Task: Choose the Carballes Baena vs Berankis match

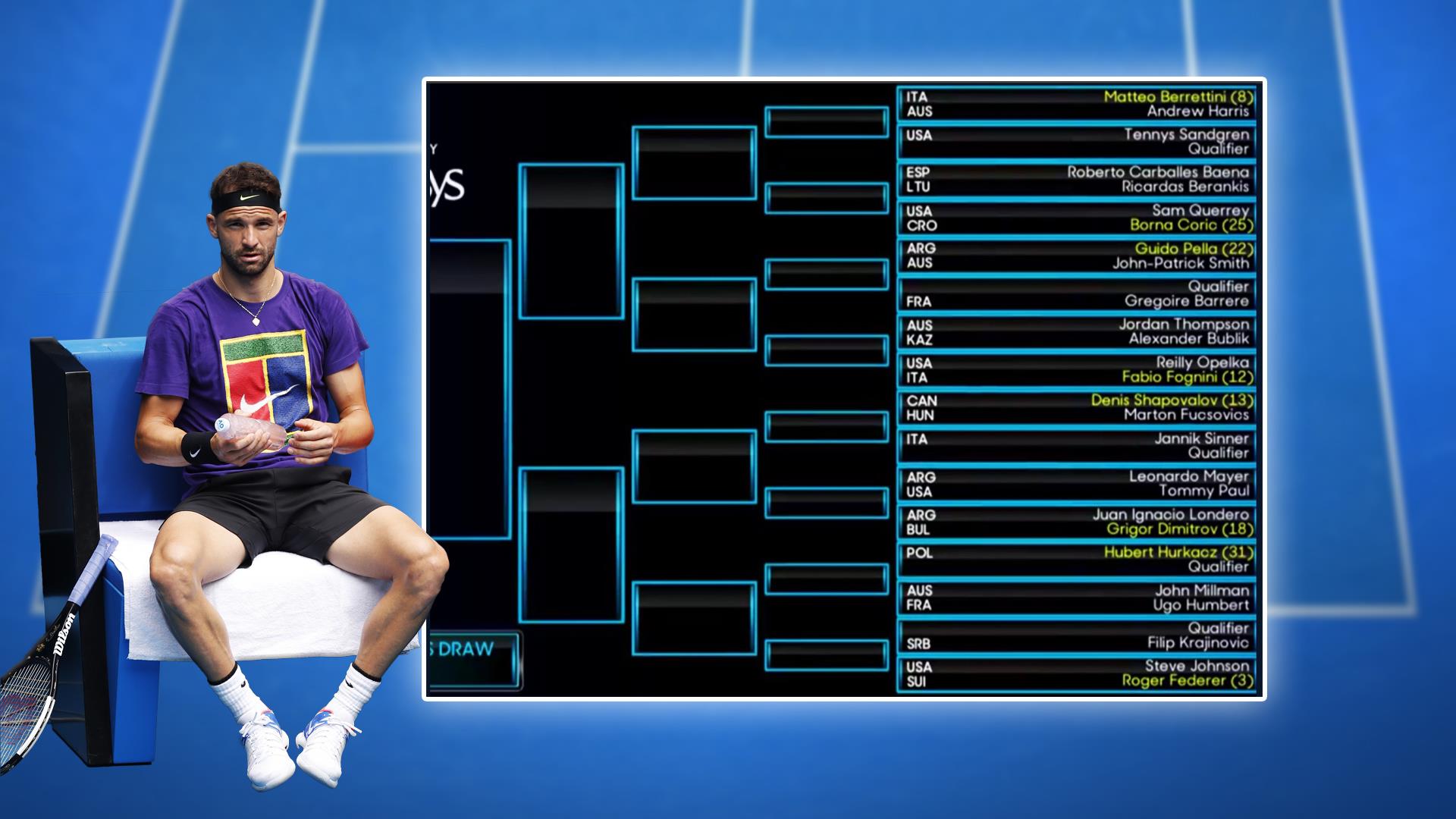Action: [1076, 180]
